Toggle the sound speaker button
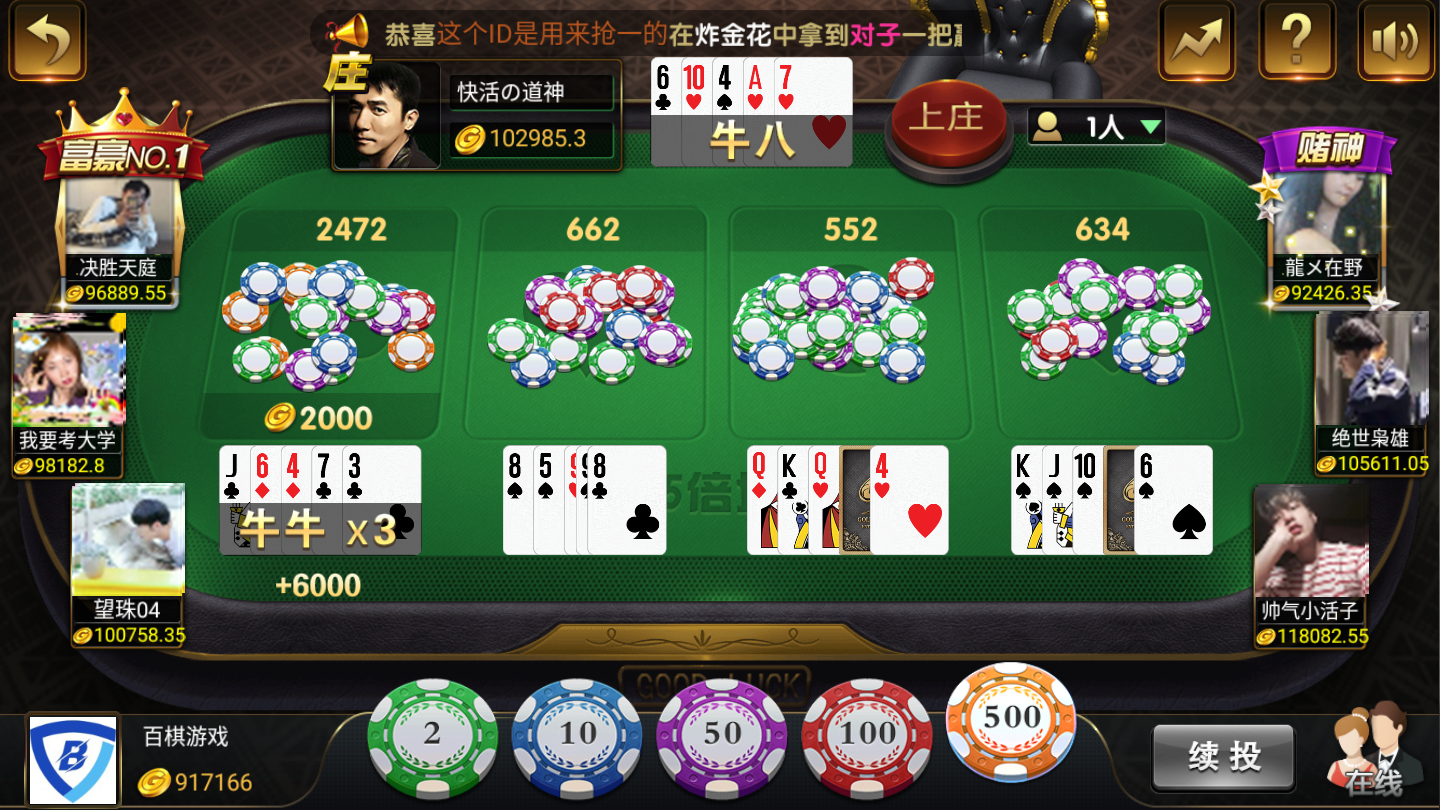 pyautogui.click(x=1395, y=41)
